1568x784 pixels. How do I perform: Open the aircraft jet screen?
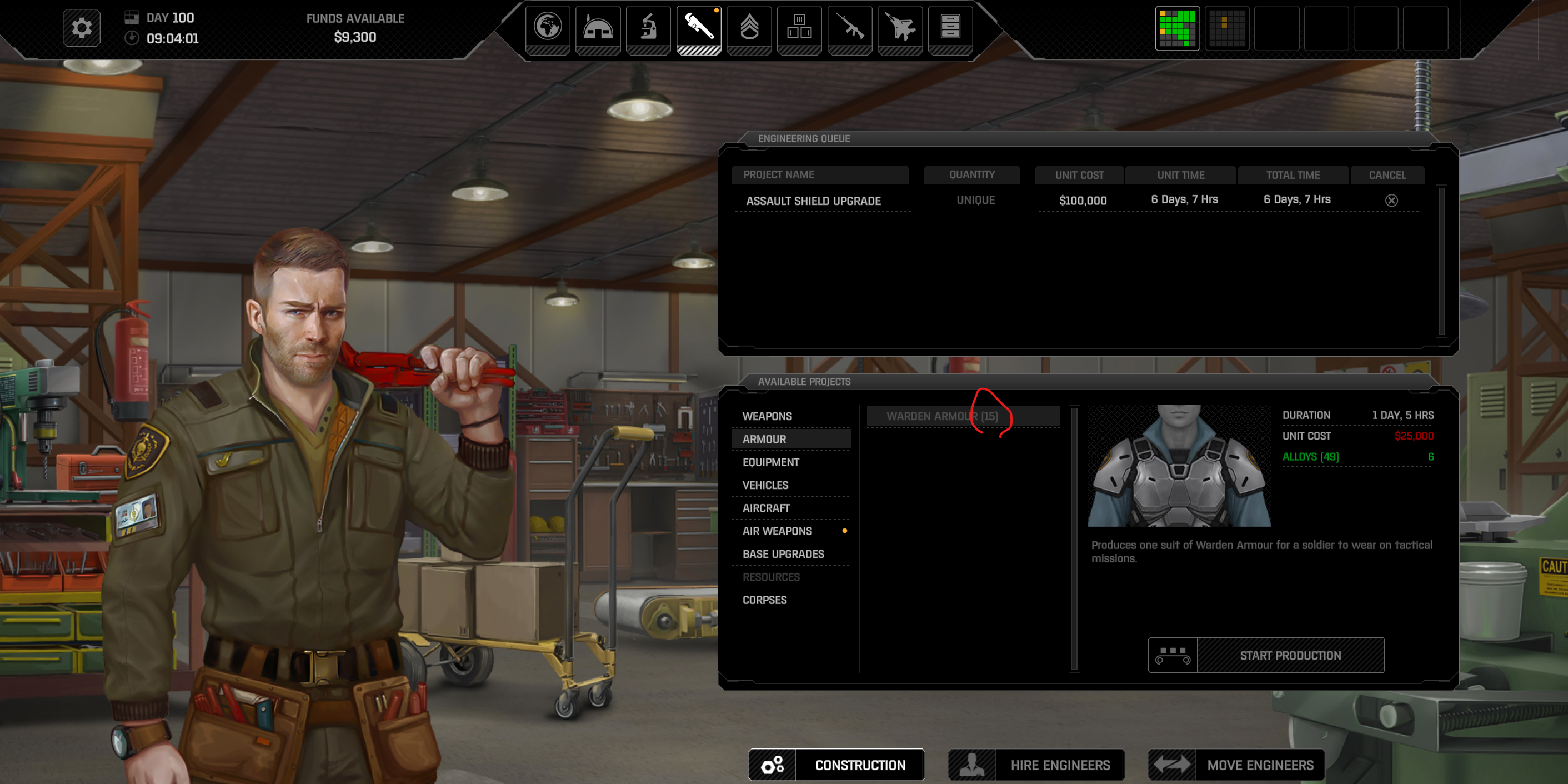[900, 28]
